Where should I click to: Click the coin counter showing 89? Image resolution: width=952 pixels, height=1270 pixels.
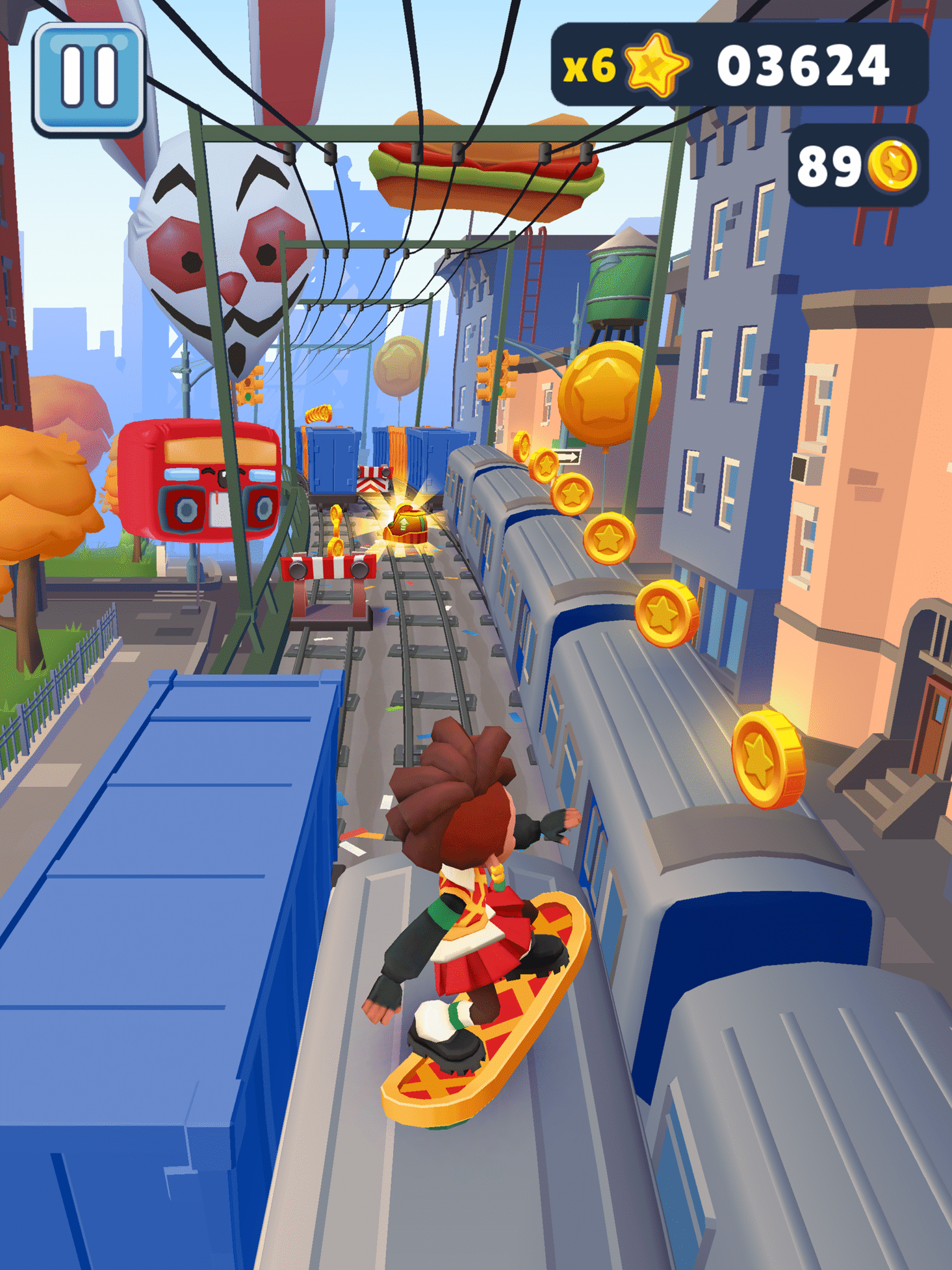[828, 166]
